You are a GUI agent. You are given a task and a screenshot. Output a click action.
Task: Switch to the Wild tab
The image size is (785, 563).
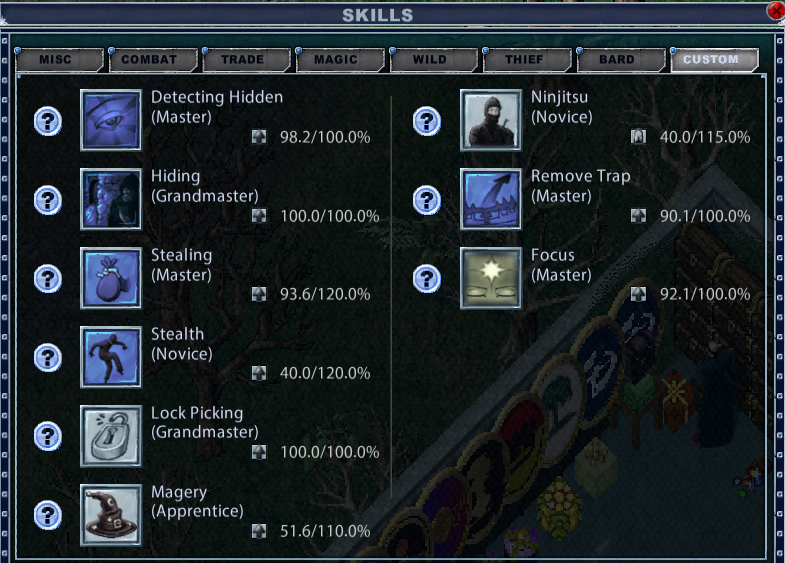tap(430, 59)
